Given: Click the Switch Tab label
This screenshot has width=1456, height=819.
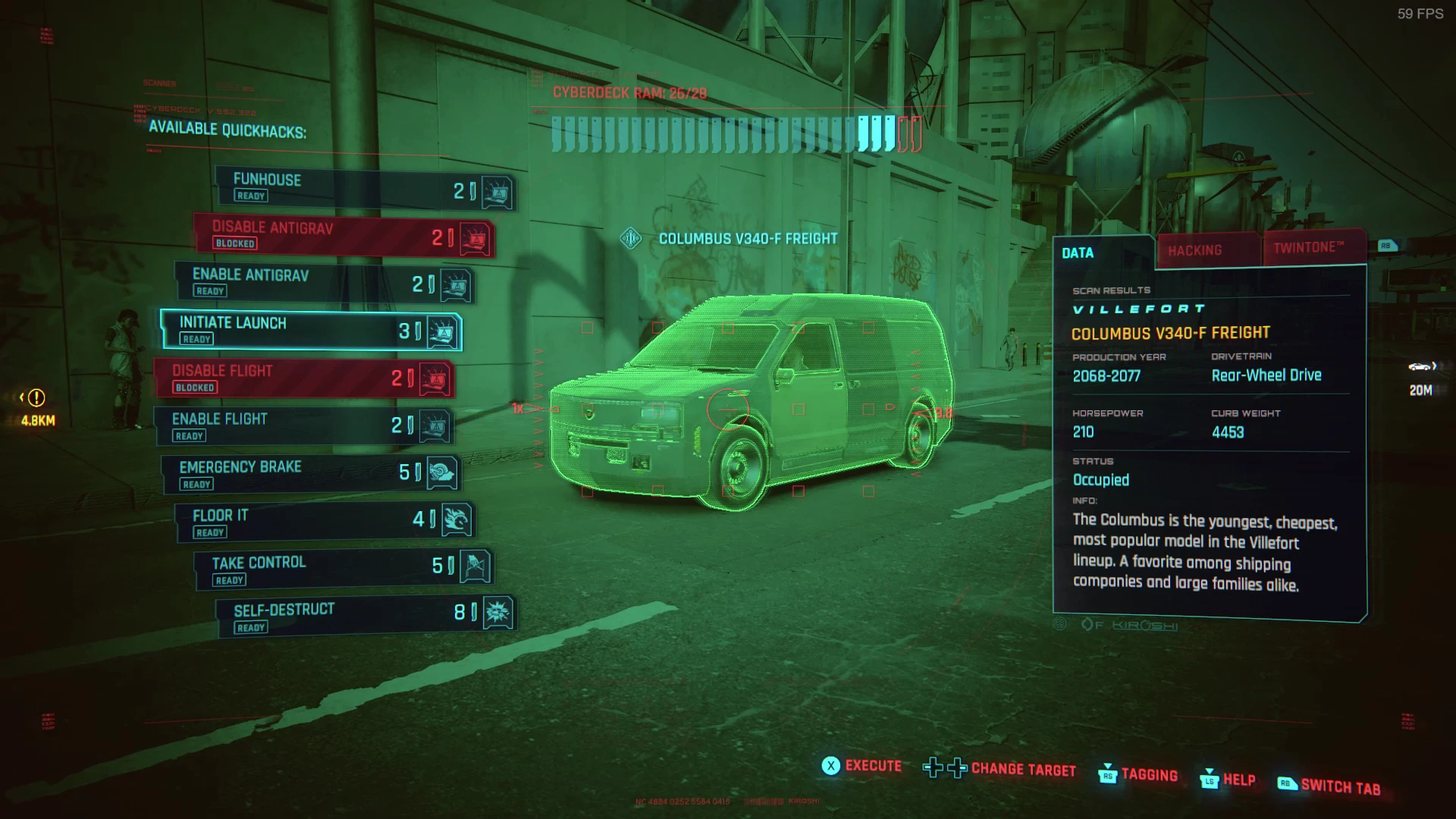Looking at the screenshot, I should click(1340, 787).
